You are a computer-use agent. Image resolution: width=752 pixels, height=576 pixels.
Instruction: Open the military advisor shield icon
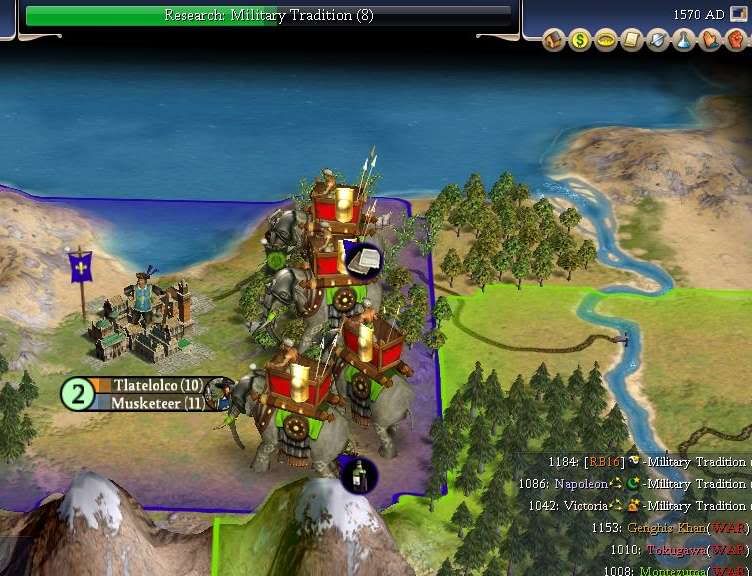657,41
